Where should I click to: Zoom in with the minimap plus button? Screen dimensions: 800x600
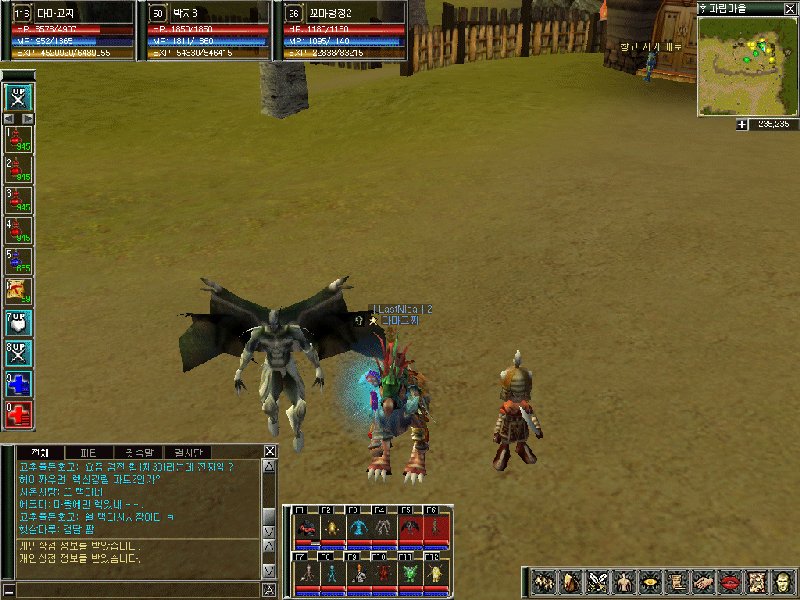pos(742,124)
